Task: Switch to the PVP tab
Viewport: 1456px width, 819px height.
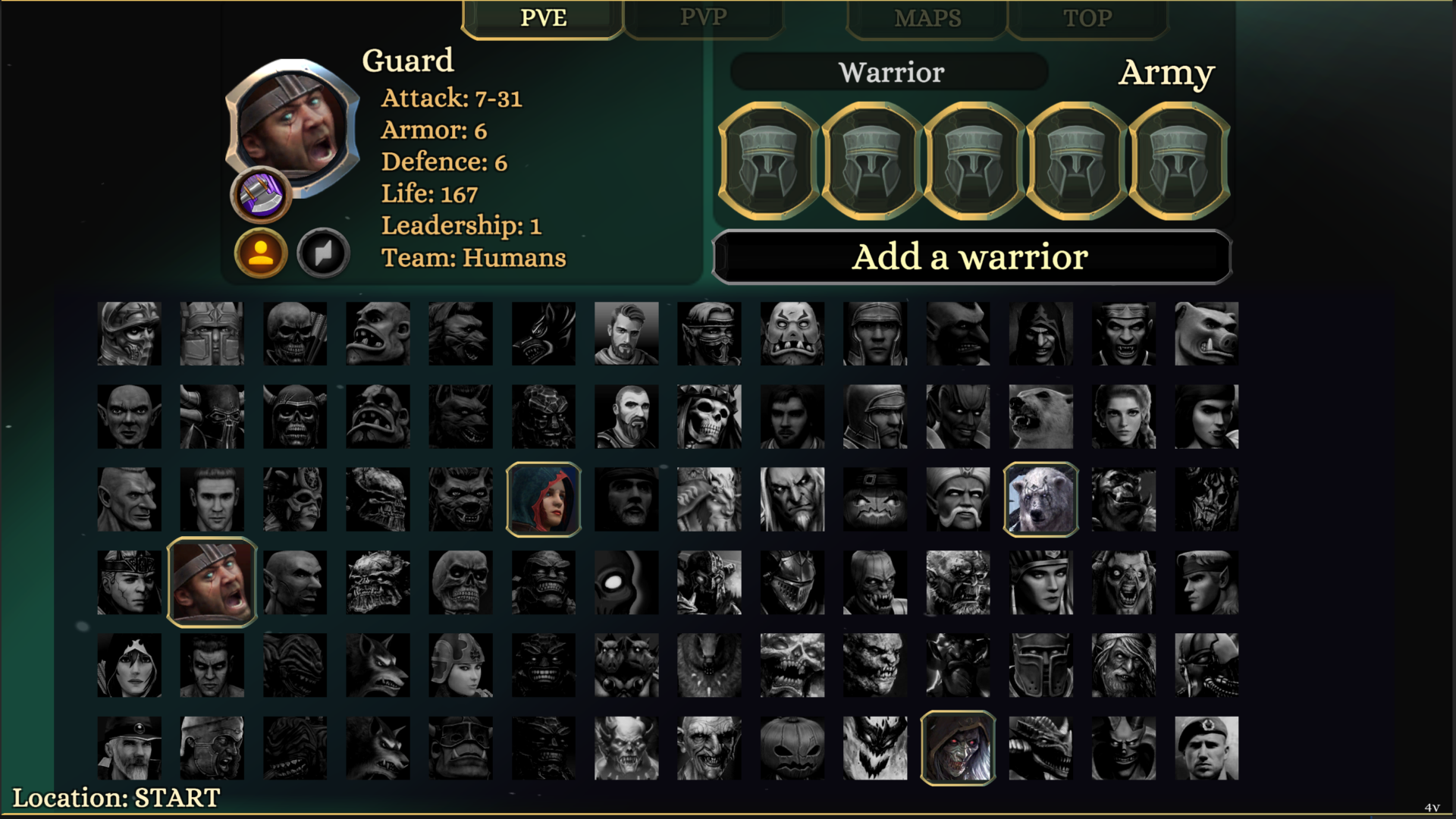Action: [704, 17]
